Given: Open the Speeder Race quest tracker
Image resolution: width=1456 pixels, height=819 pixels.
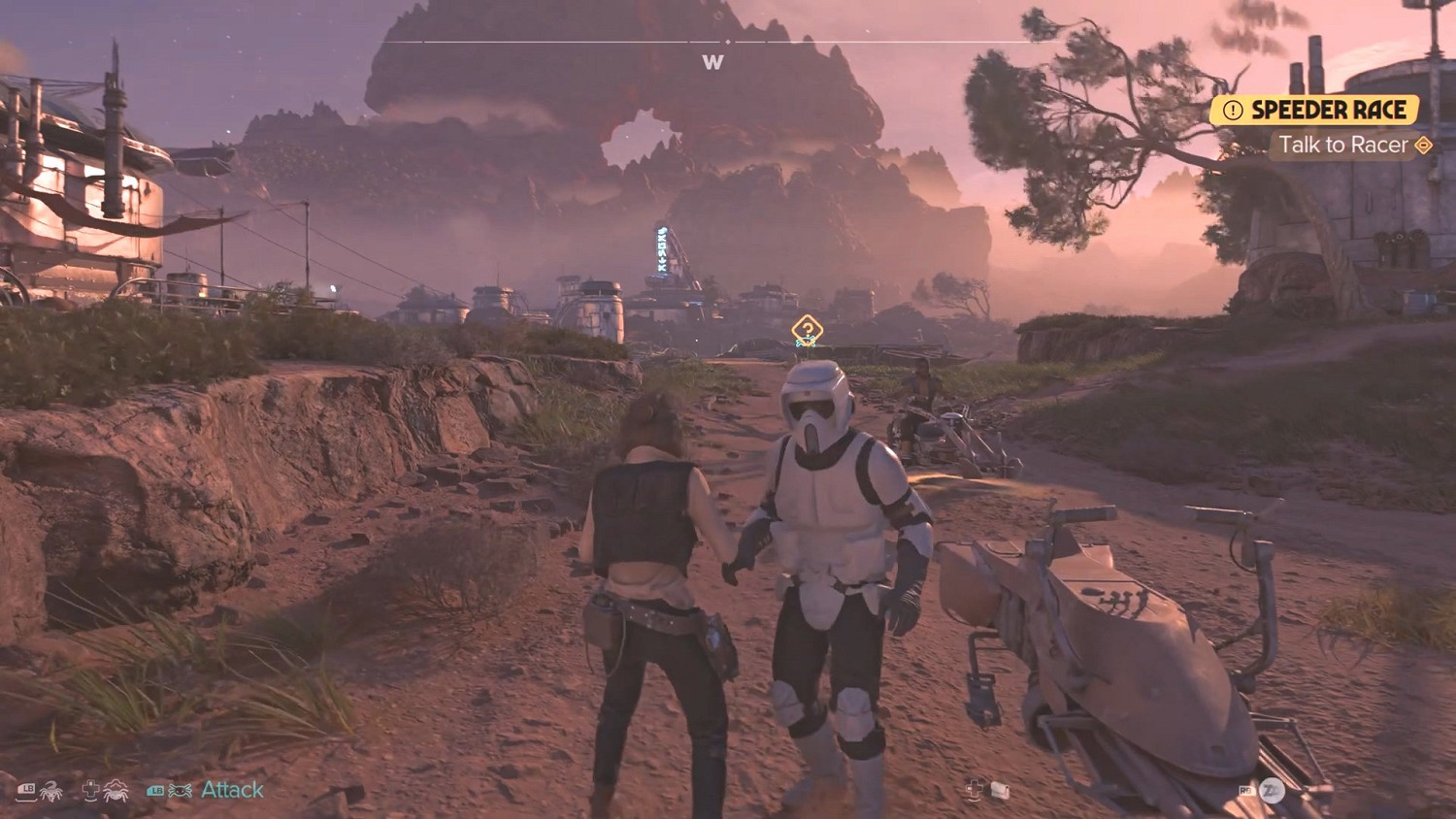Looking at the screenshot, I should 1315,110.
